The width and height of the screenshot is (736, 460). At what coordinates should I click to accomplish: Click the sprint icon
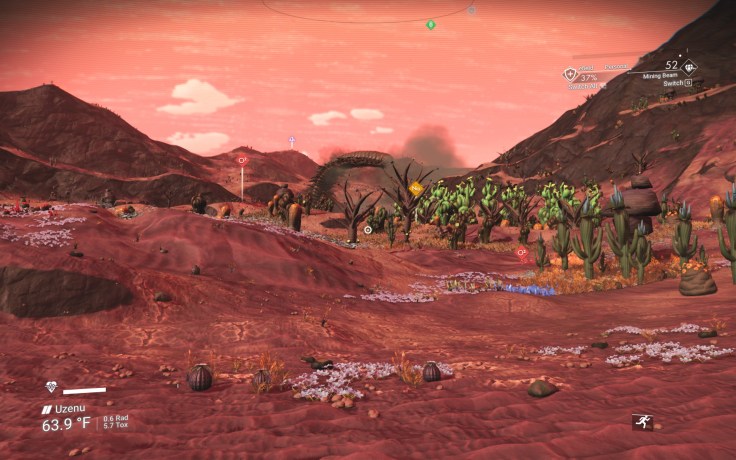pos(641,422)
